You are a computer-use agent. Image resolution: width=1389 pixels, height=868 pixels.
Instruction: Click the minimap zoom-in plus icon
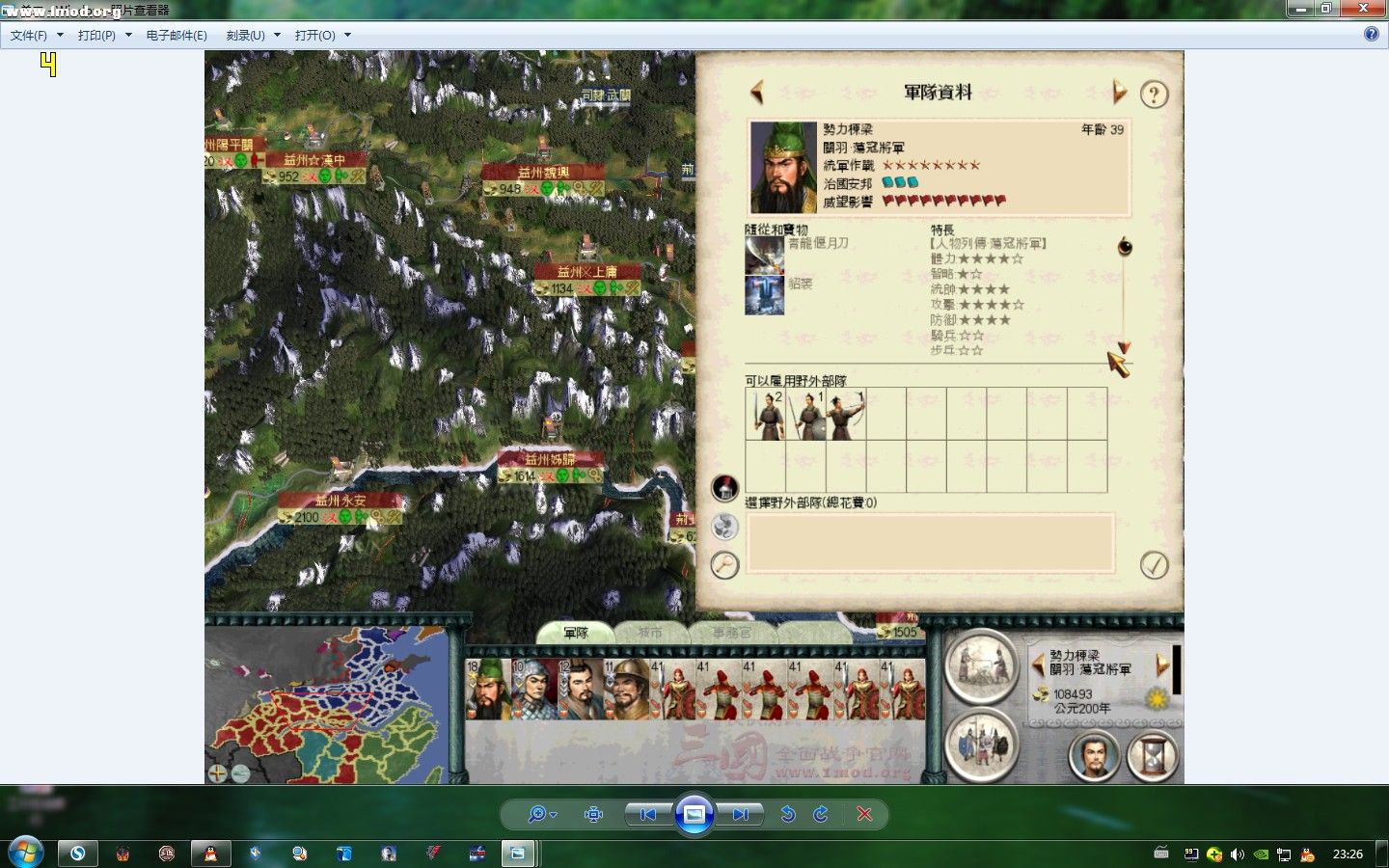pos(216,772)
